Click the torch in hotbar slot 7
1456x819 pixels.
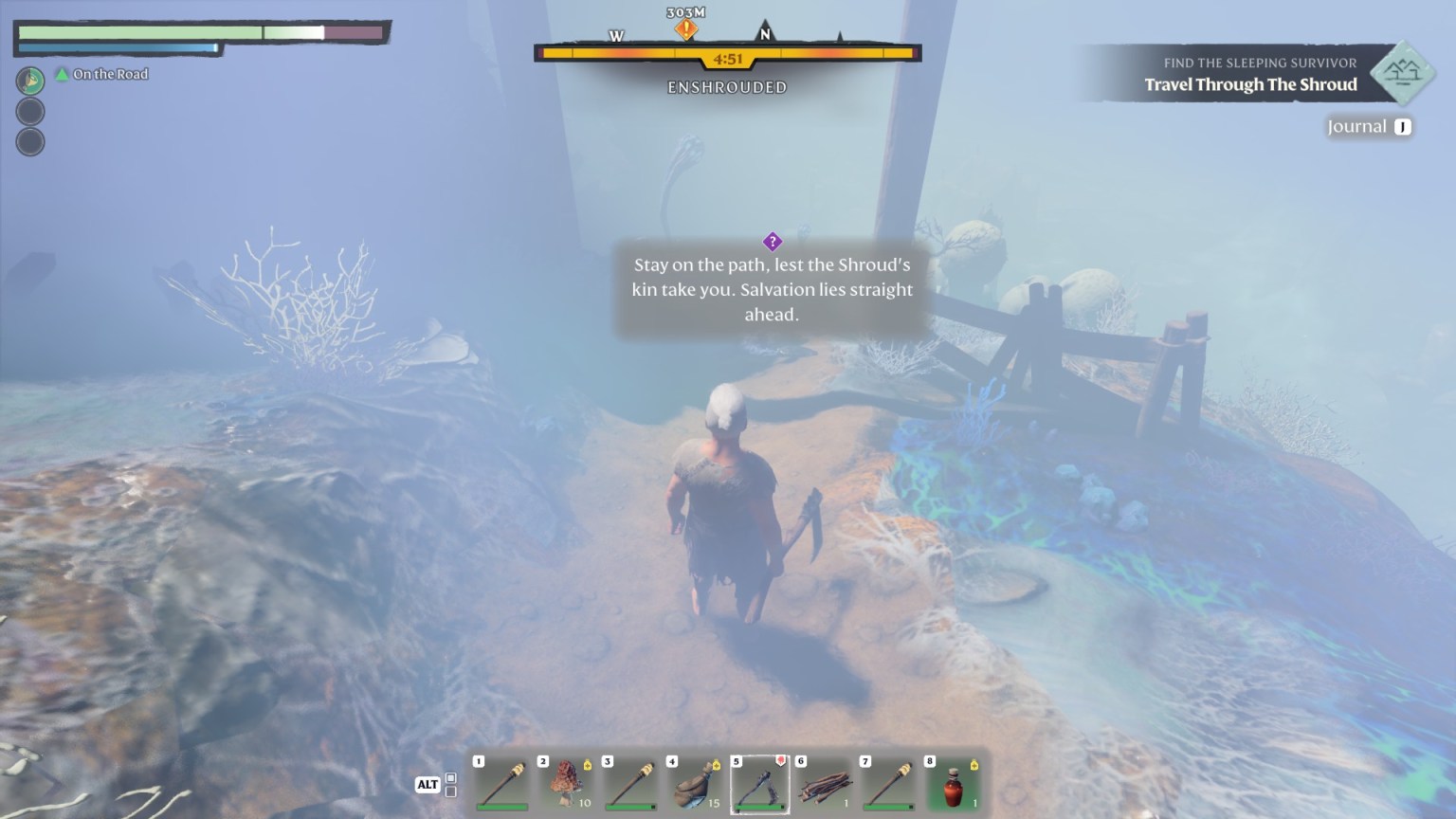[886, 782]
